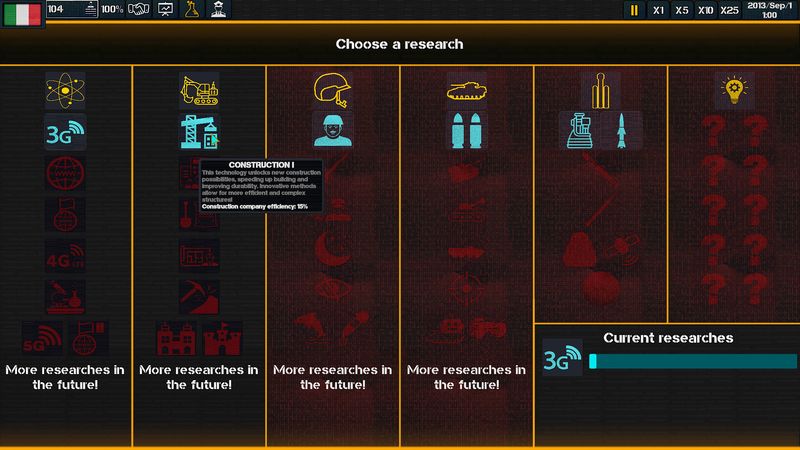The image size is (800, 450).
Task: Set game speed to X10
Action: click(706, 10)
